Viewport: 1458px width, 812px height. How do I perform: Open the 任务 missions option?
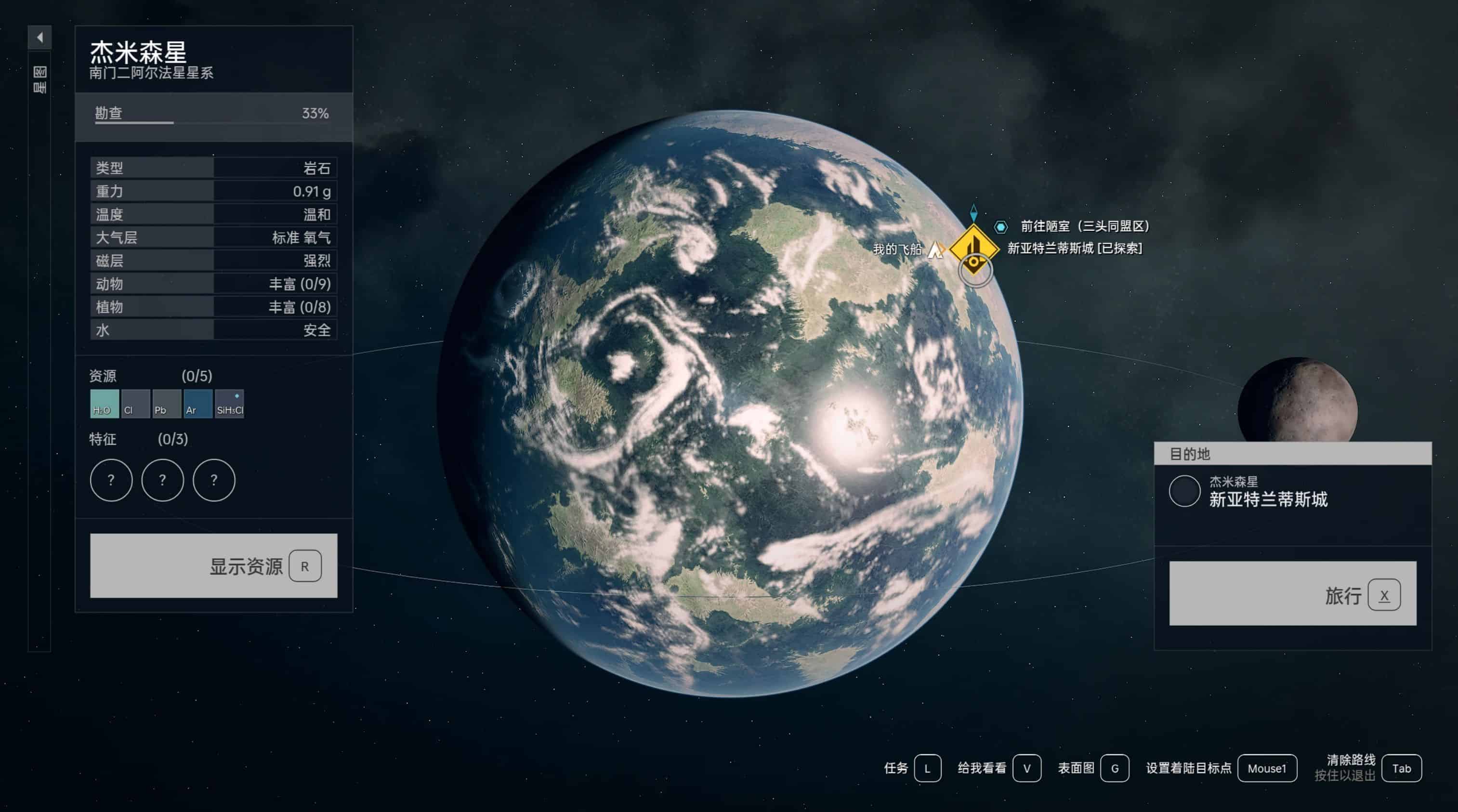(927, 769)
